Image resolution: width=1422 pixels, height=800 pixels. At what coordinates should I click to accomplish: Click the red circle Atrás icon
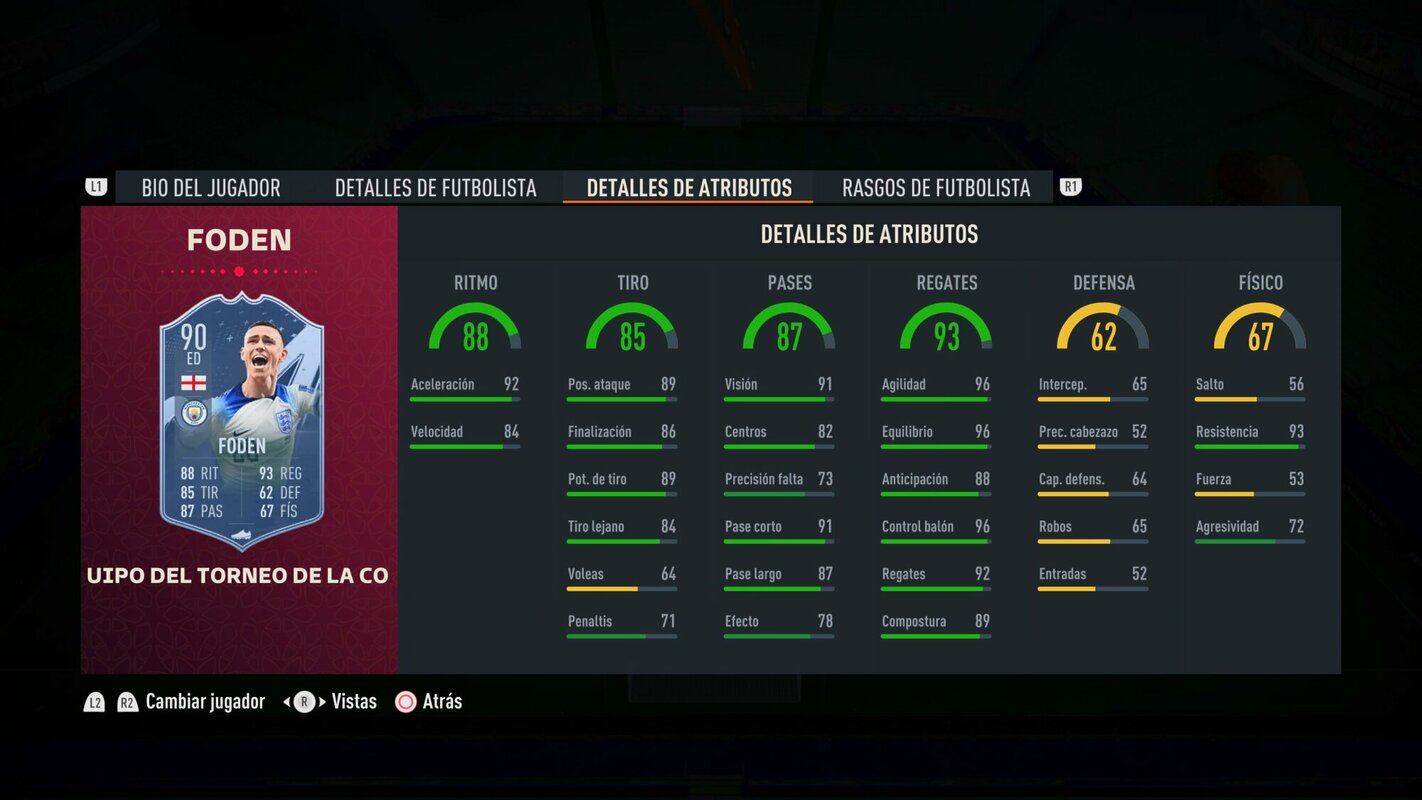tap(406, 701)
